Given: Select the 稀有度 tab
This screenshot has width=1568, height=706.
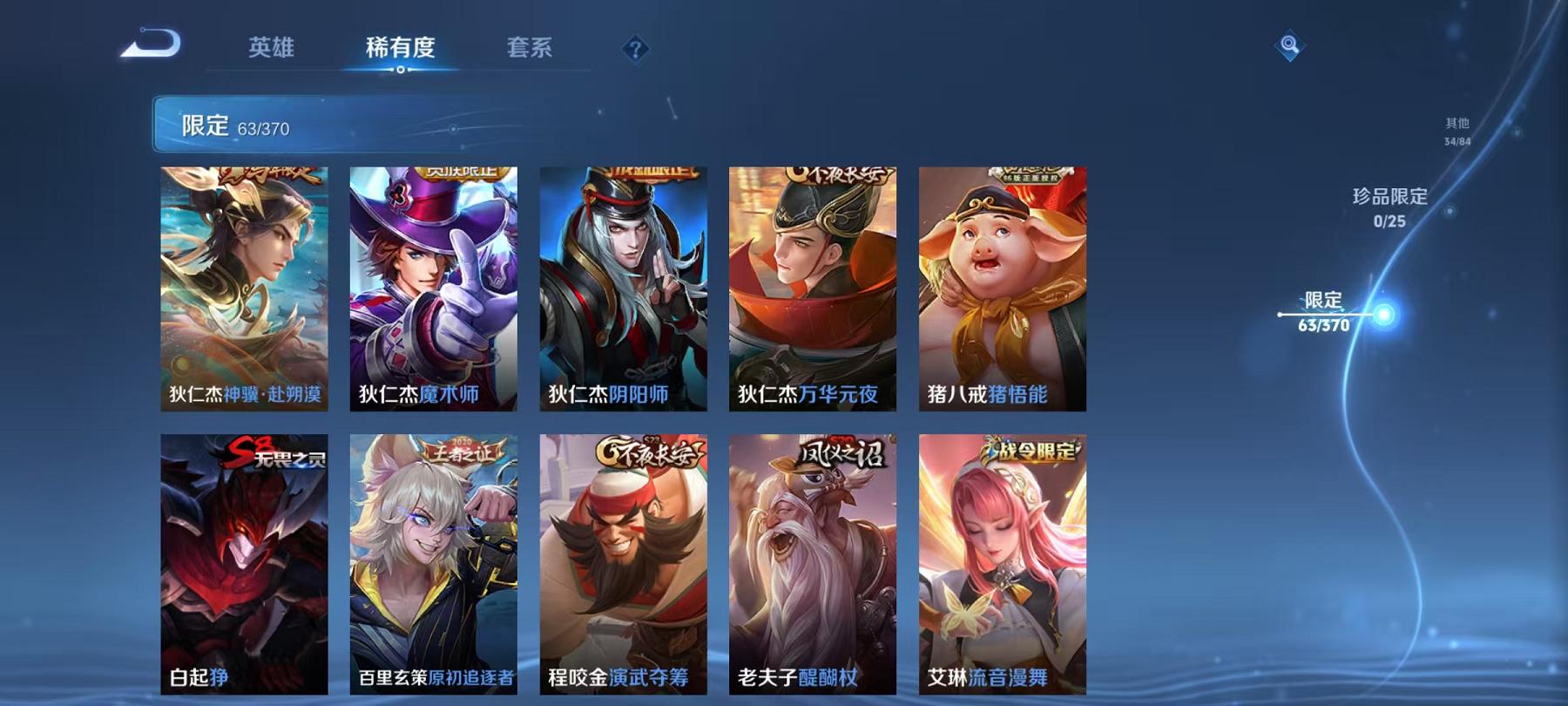Looking at the screenshot, I should click(400, 50).
